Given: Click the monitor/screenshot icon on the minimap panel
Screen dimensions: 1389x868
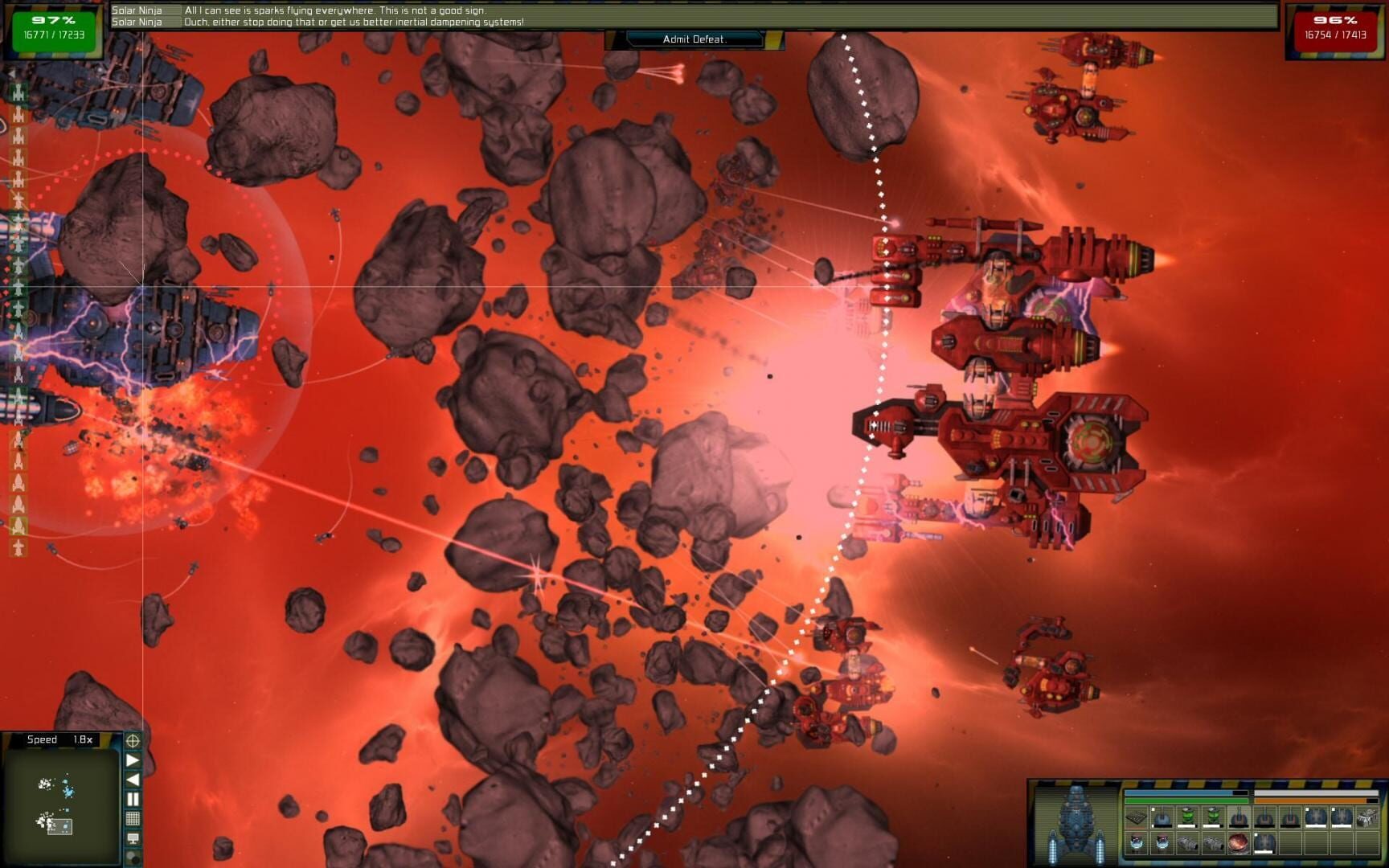Looking at the screenshot, I should coord(133,837).
